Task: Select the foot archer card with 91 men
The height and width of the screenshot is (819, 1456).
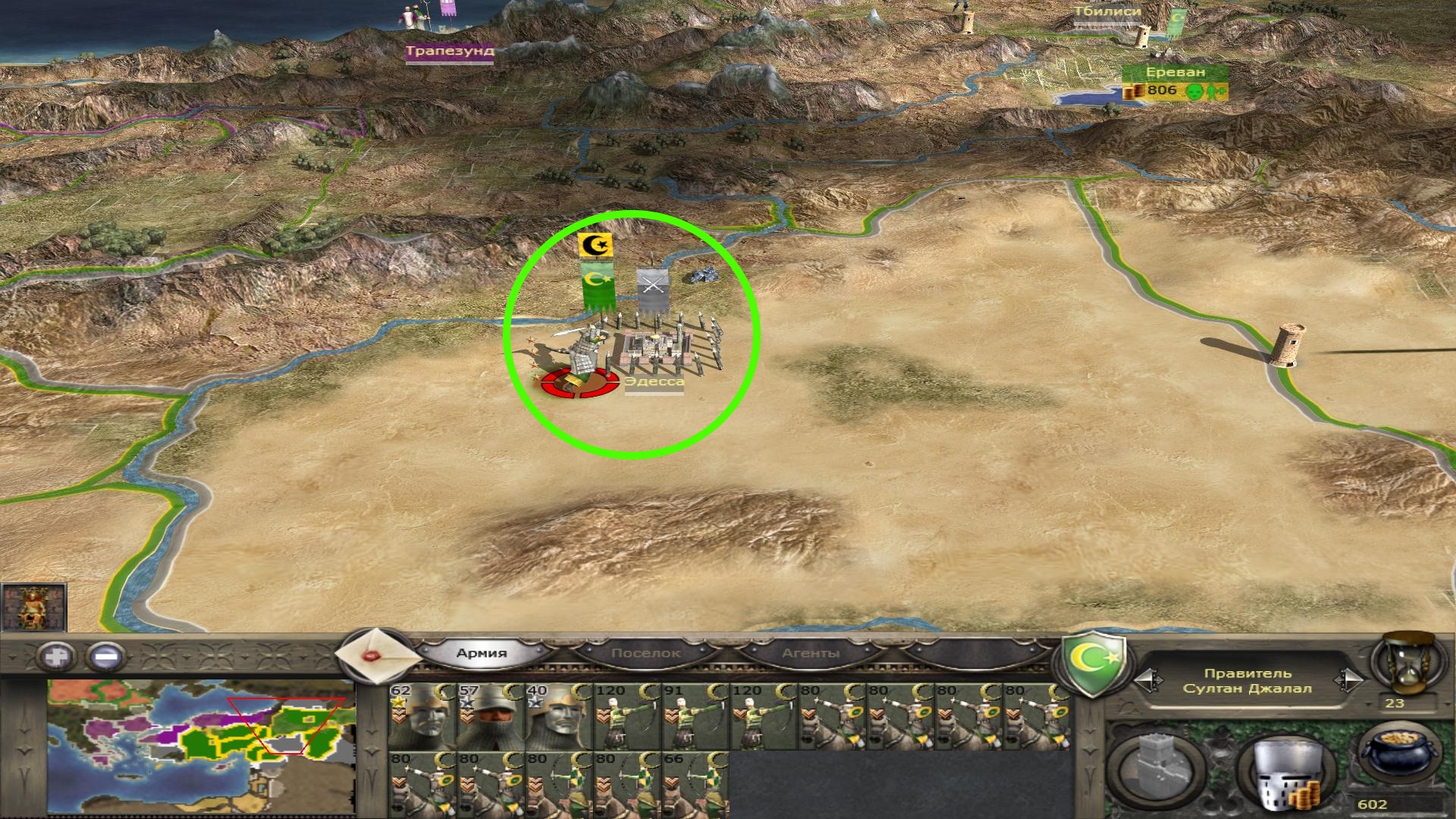Action: point(695,717)
